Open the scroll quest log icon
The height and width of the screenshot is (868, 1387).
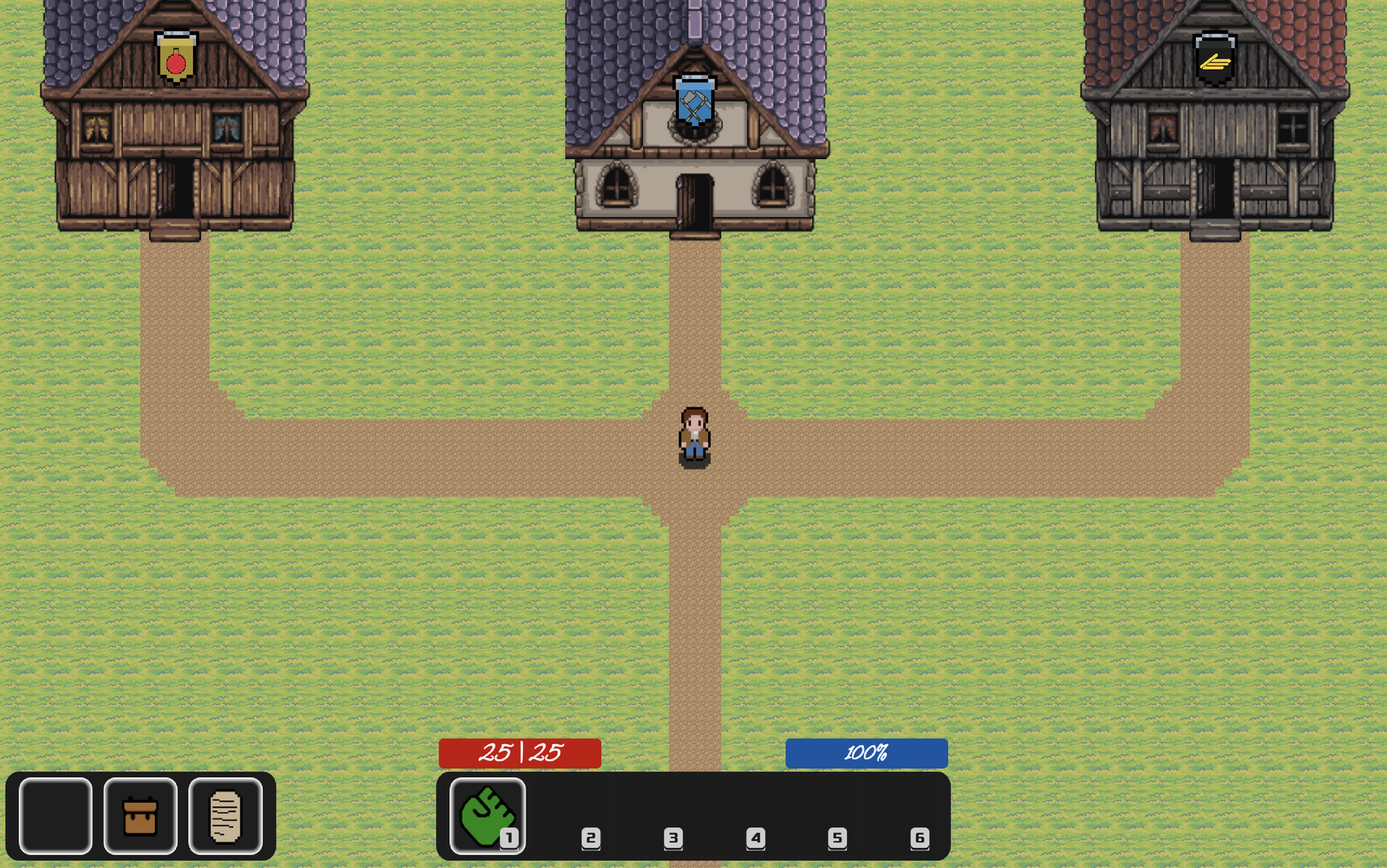(223, 815)
